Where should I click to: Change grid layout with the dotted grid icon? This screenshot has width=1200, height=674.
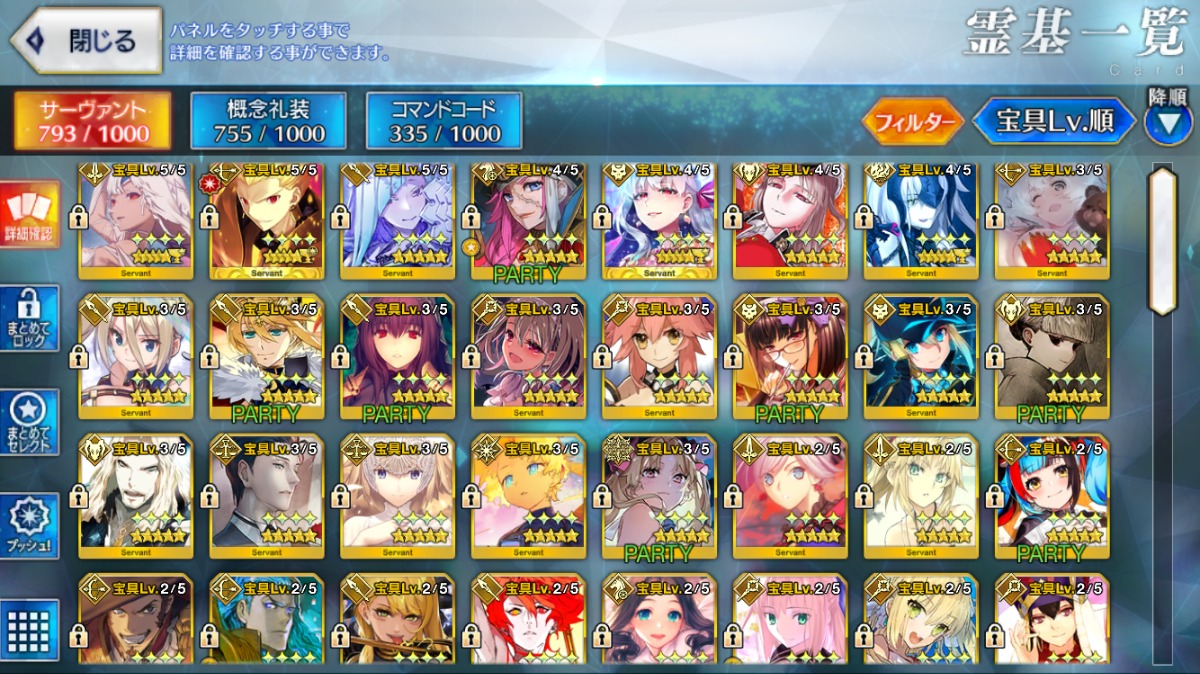(29, 629)
